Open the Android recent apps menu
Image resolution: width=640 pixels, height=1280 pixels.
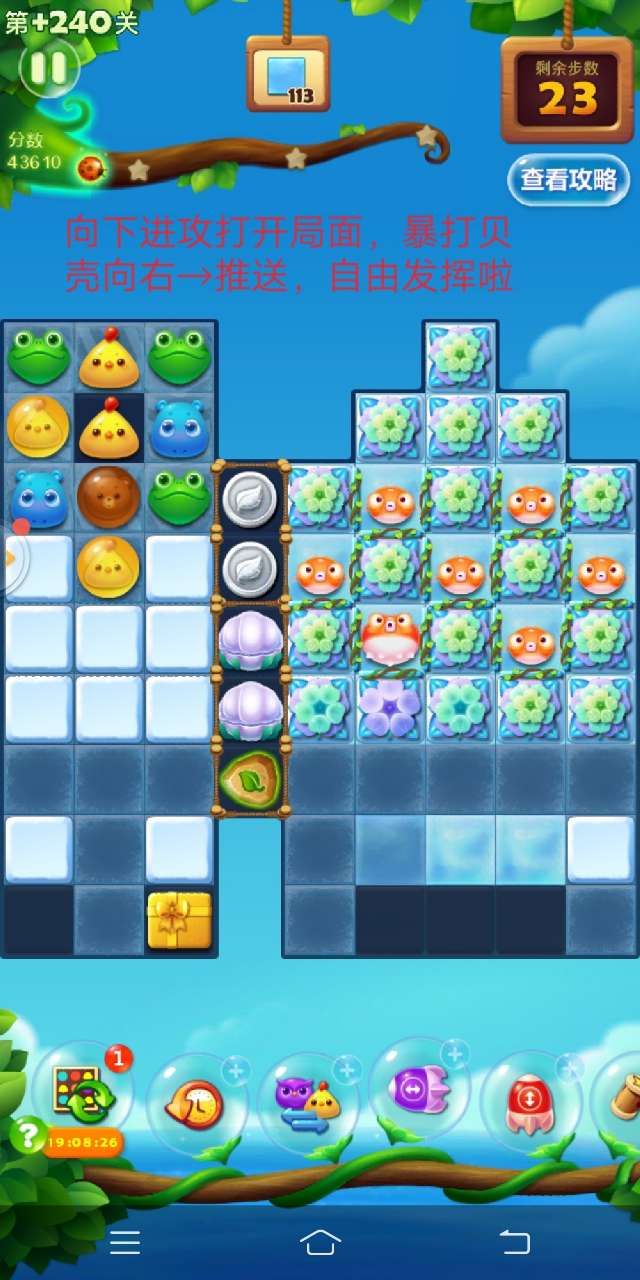click(x=125, y=1242)
